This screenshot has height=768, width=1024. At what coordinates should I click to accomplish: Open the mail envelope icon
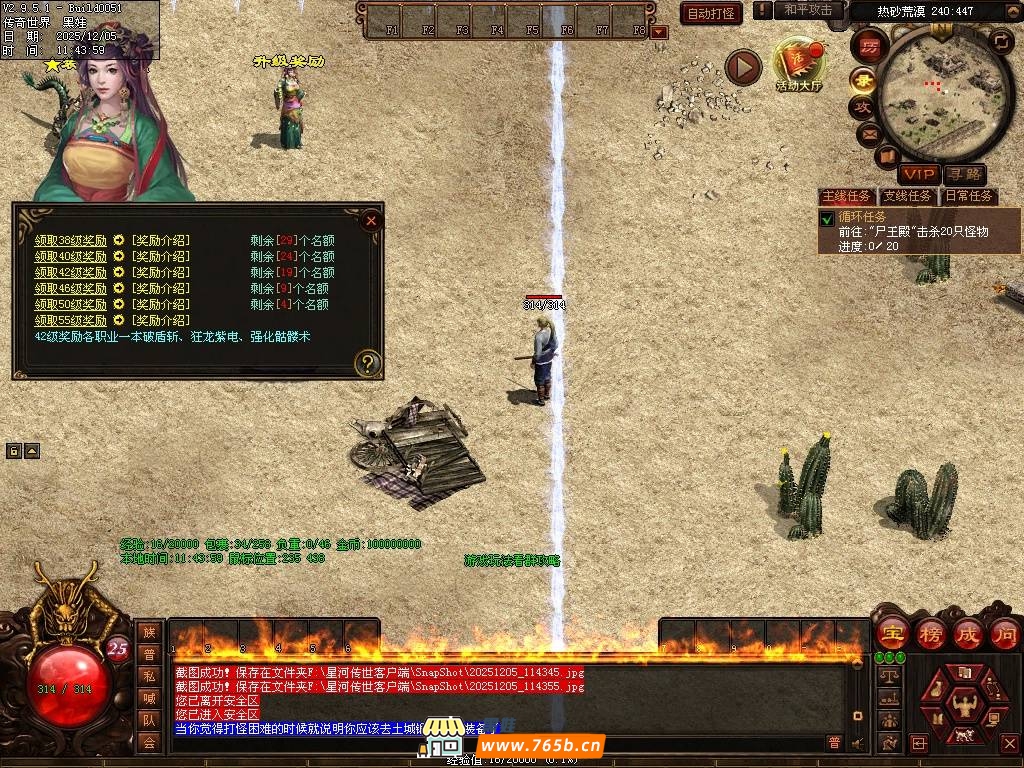(x=868, y=133)
